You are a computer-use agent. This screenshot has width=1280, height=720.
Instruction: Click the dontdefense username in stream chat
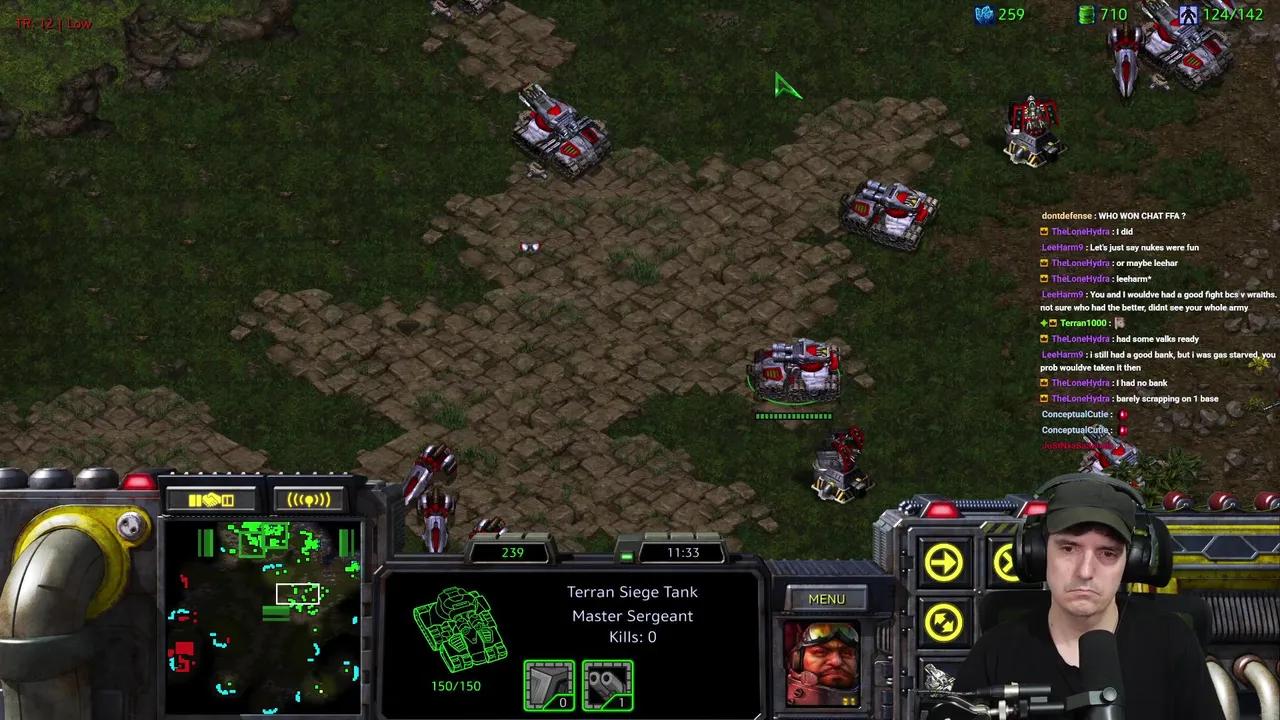coord(1066,216)
